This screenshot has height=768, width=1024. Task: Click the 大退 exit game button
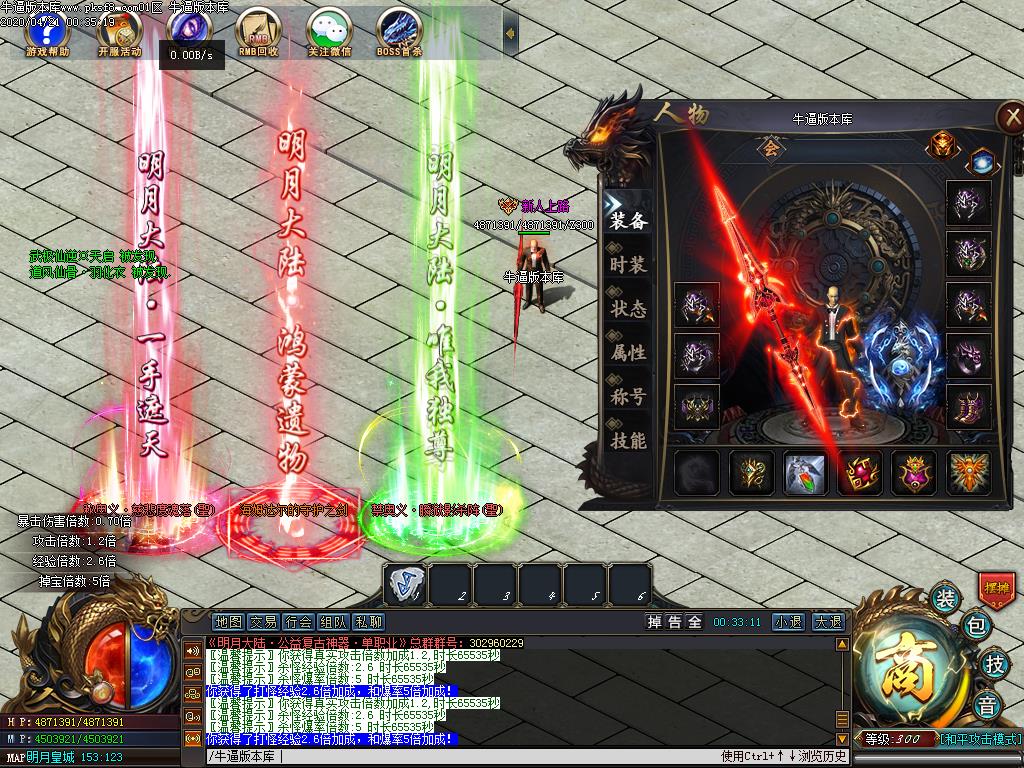click(826, 622)
